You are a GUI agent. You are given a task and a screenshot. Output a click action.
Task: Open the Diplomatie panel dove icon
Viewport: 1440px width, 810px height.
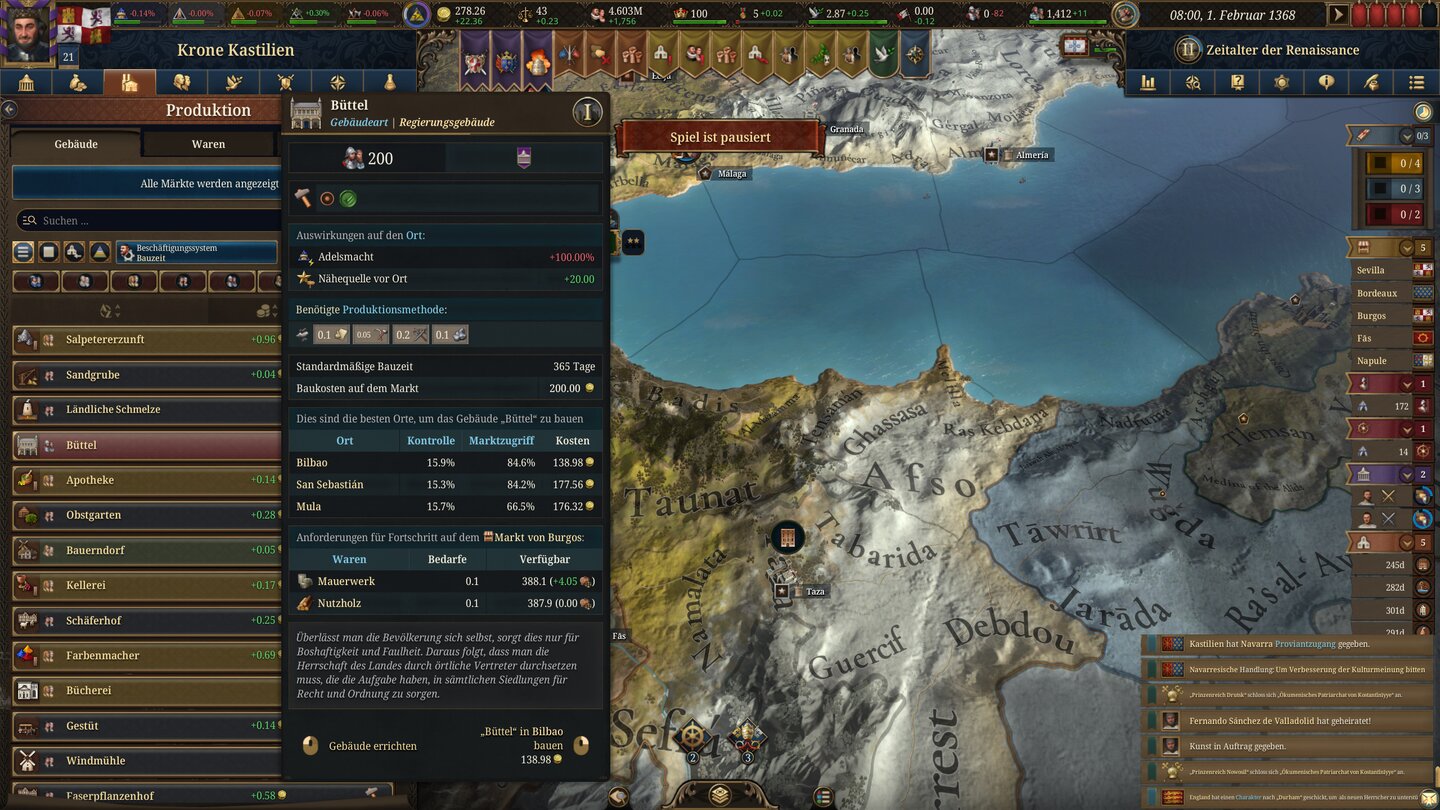235,82
